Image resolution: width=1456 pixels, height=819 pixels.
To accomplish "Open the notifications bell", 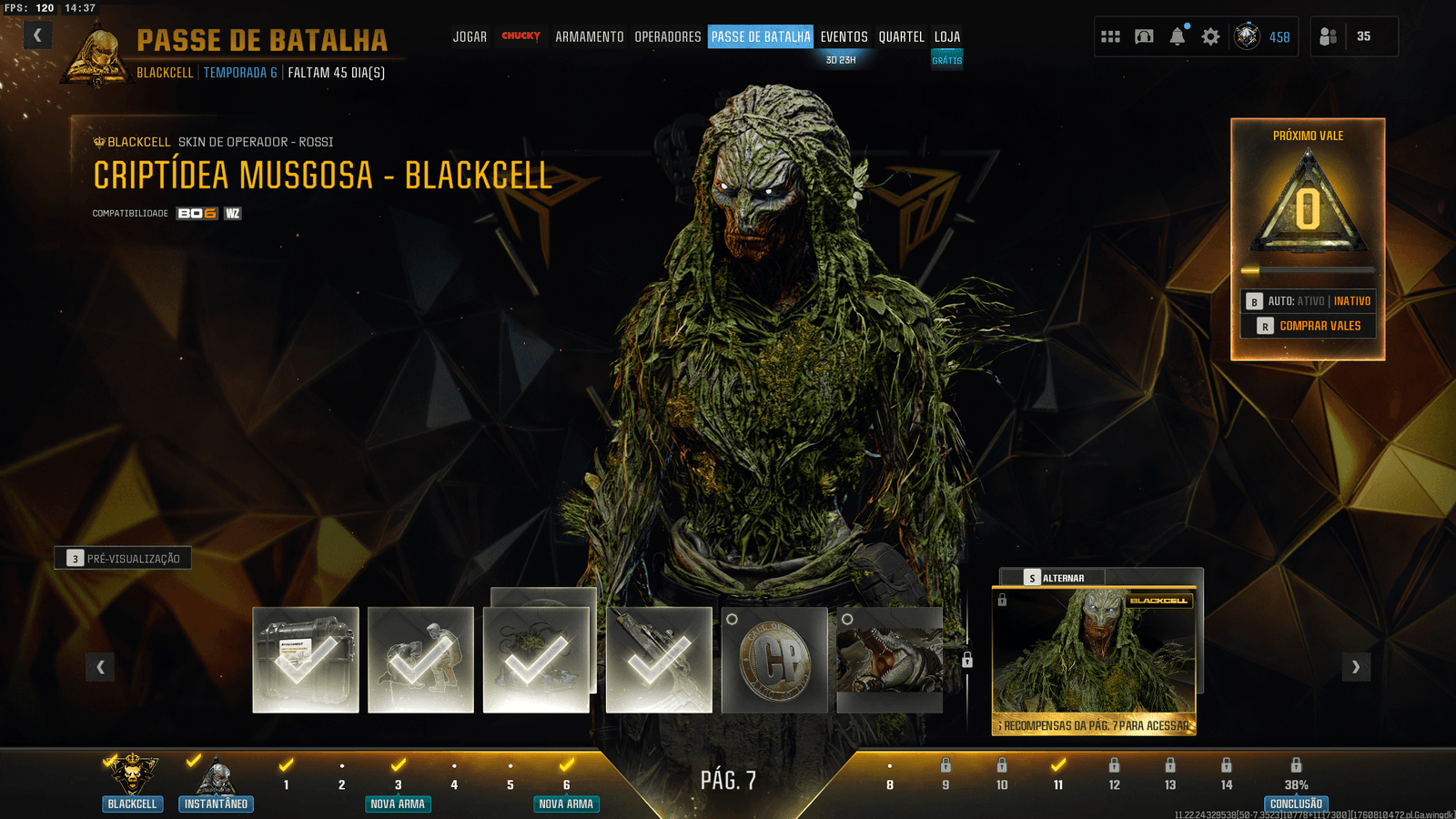I will tap(1178, 36).
